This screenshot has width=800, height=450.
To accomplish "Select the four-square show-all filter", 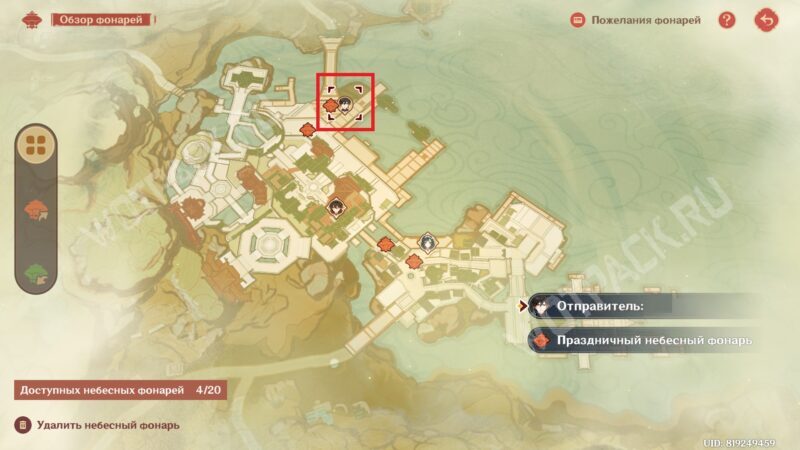I will [37, 147].
